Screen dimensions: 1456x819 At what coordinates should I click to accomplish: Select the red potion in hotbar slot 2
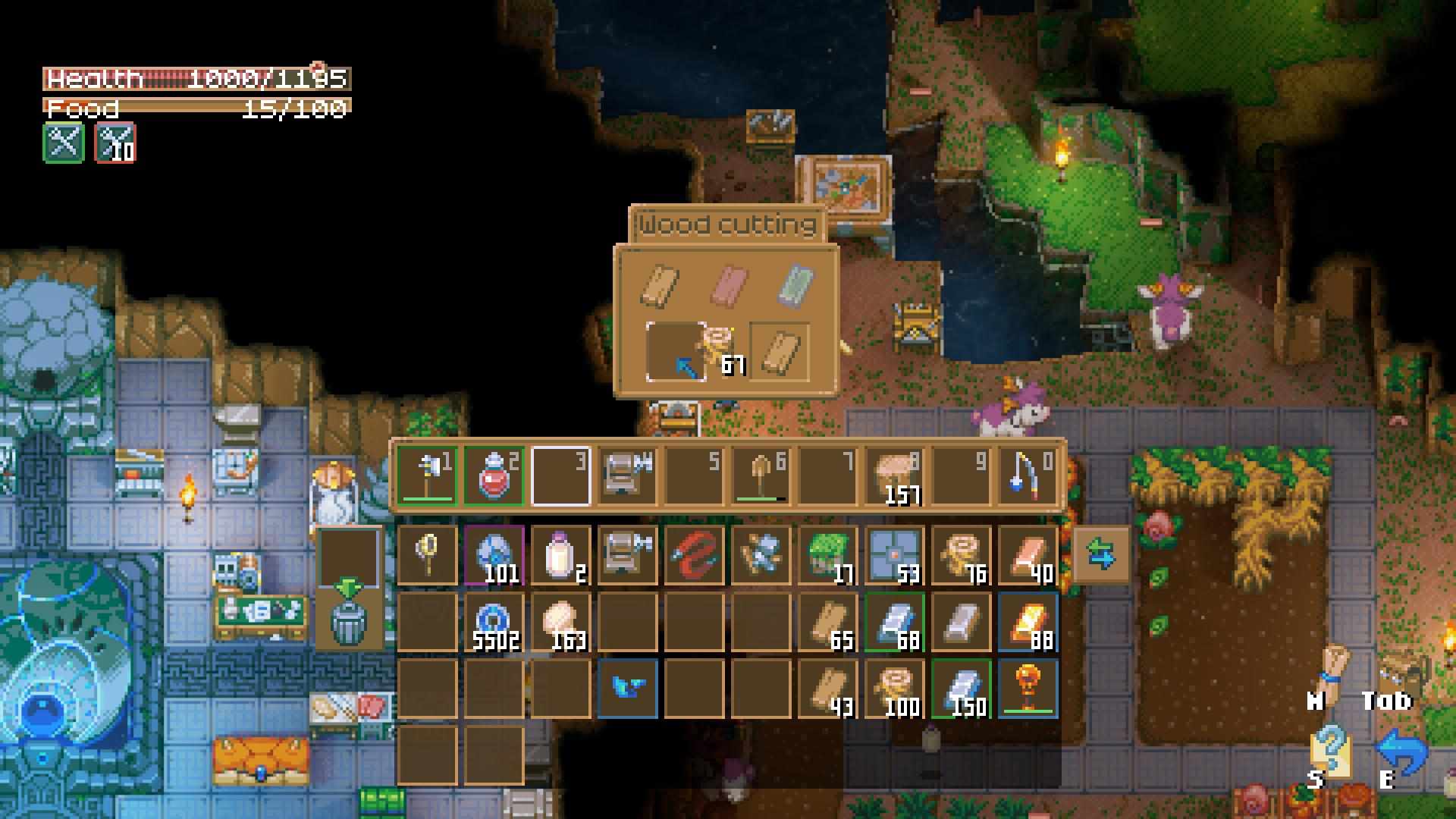494,476
